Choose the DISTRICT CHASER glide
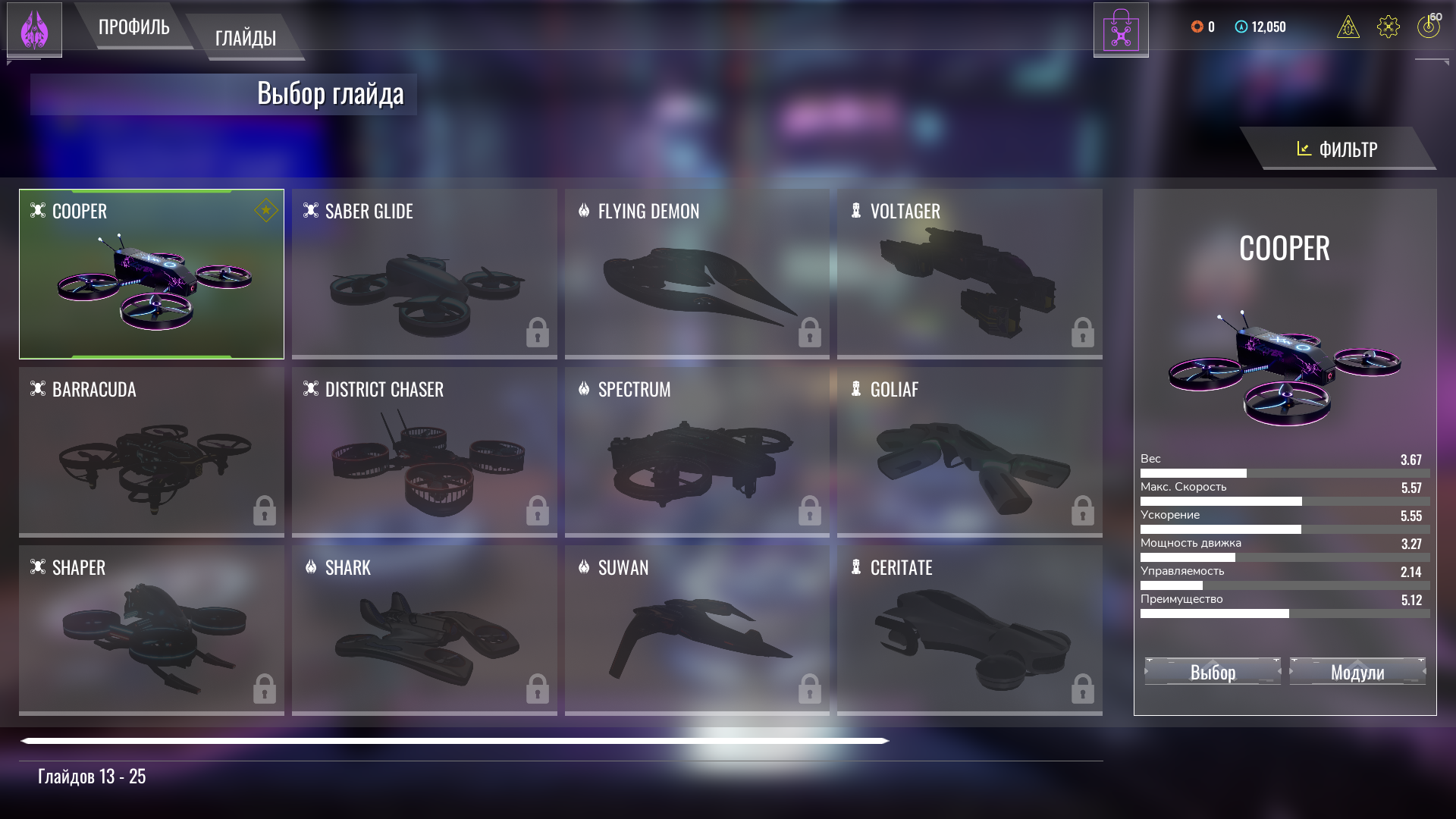Image resolution: width=1456 pixels, height=819 pixels. click(x=424, y=452)
